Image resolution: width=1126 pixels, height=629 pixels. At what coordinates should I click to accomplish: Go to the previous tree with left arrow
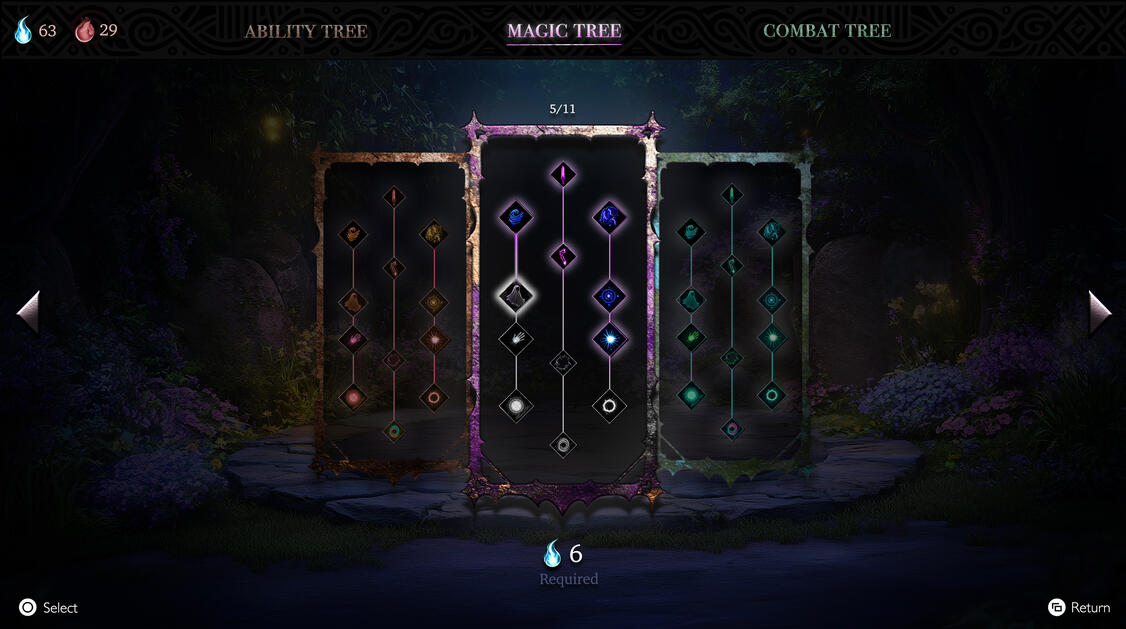[27, 313]
